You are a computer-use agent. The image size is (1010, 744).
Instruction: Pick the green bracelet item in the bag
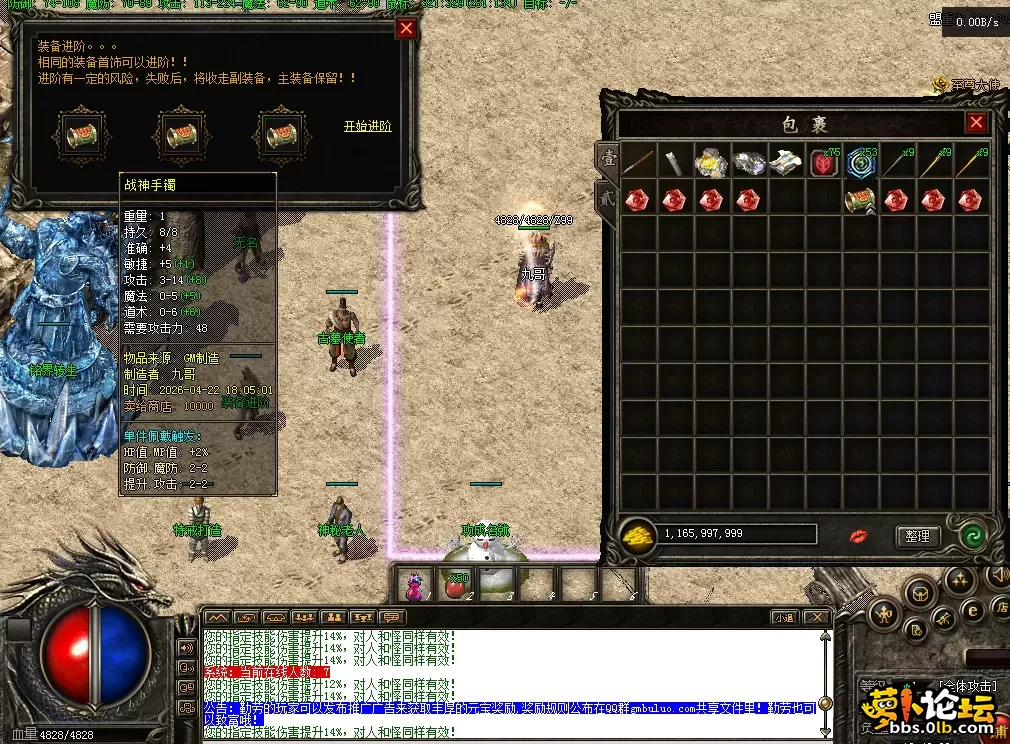pyautogui.click(x=860, y=200)
